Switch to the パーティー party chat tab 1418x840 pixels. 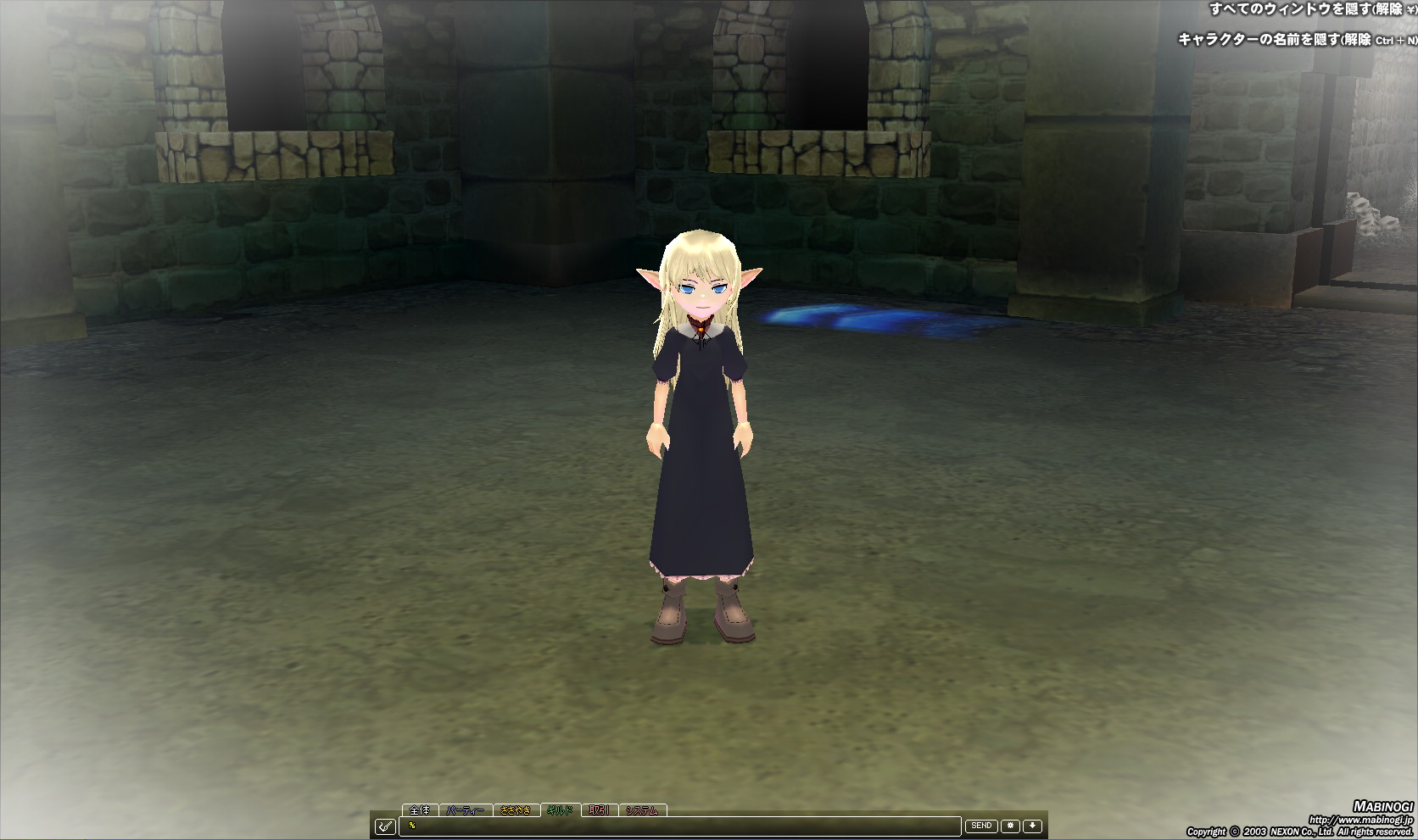pyautogui.click(x=466, y=809)
